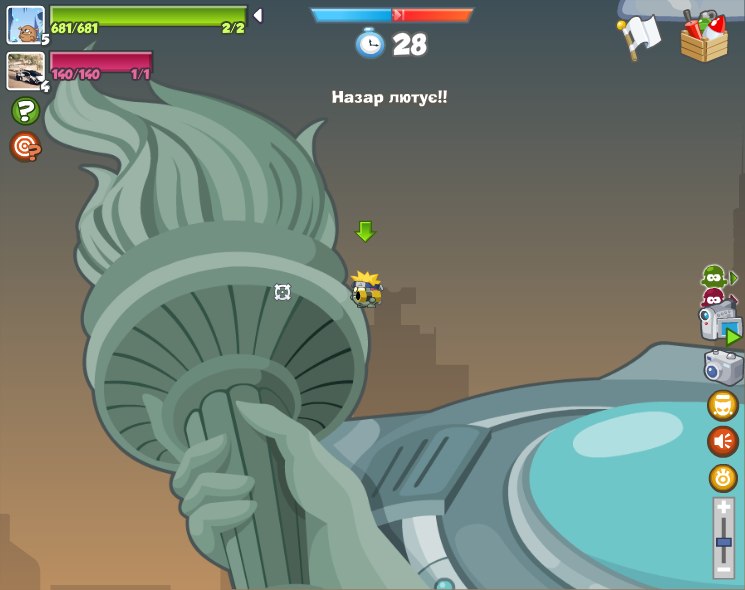Click the green worm team icon
The width and height of the screenshot is (745, 590).
pyautogui.click(x=713, y=276)
